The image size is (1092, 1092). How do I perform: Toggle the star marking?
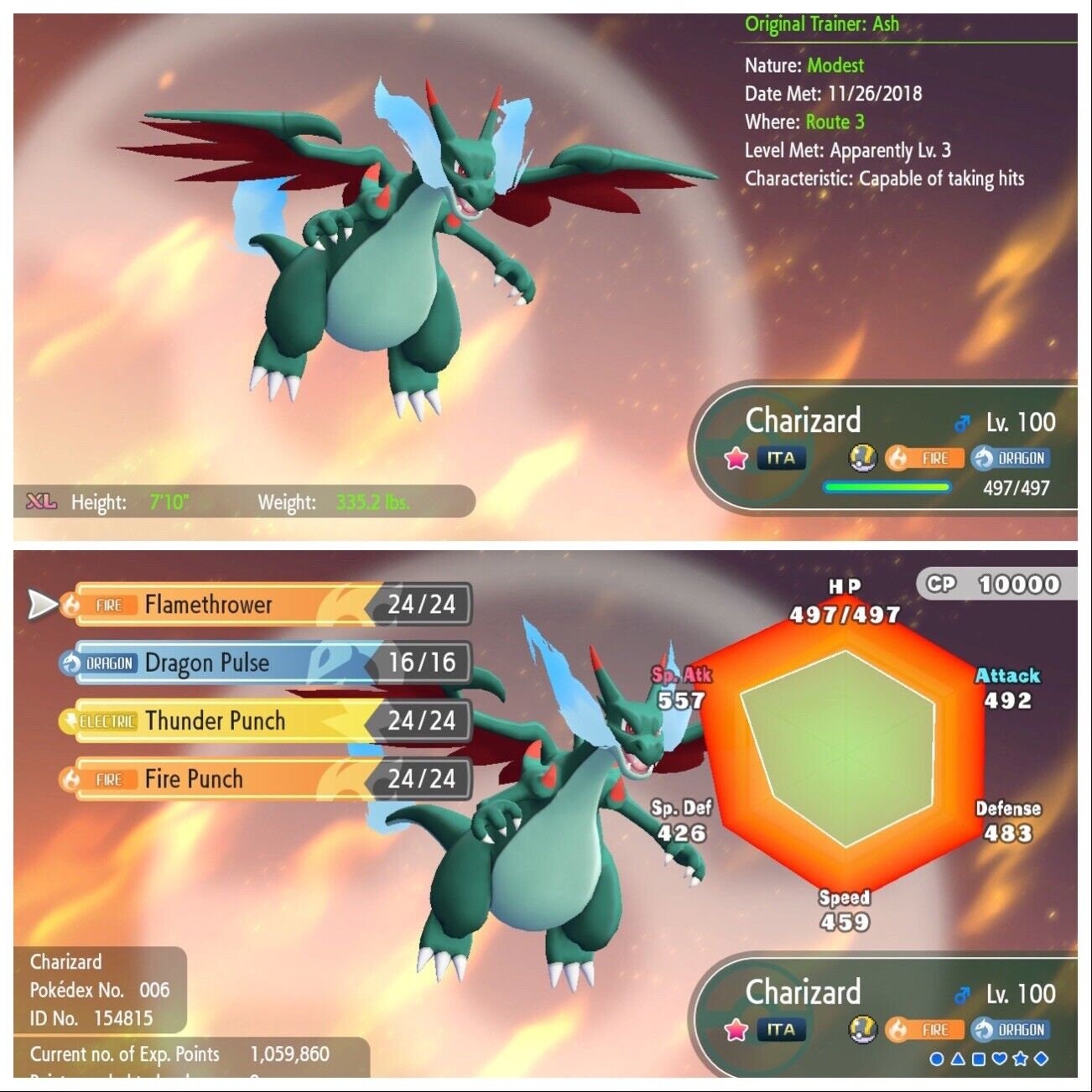pos(1019,1058)
